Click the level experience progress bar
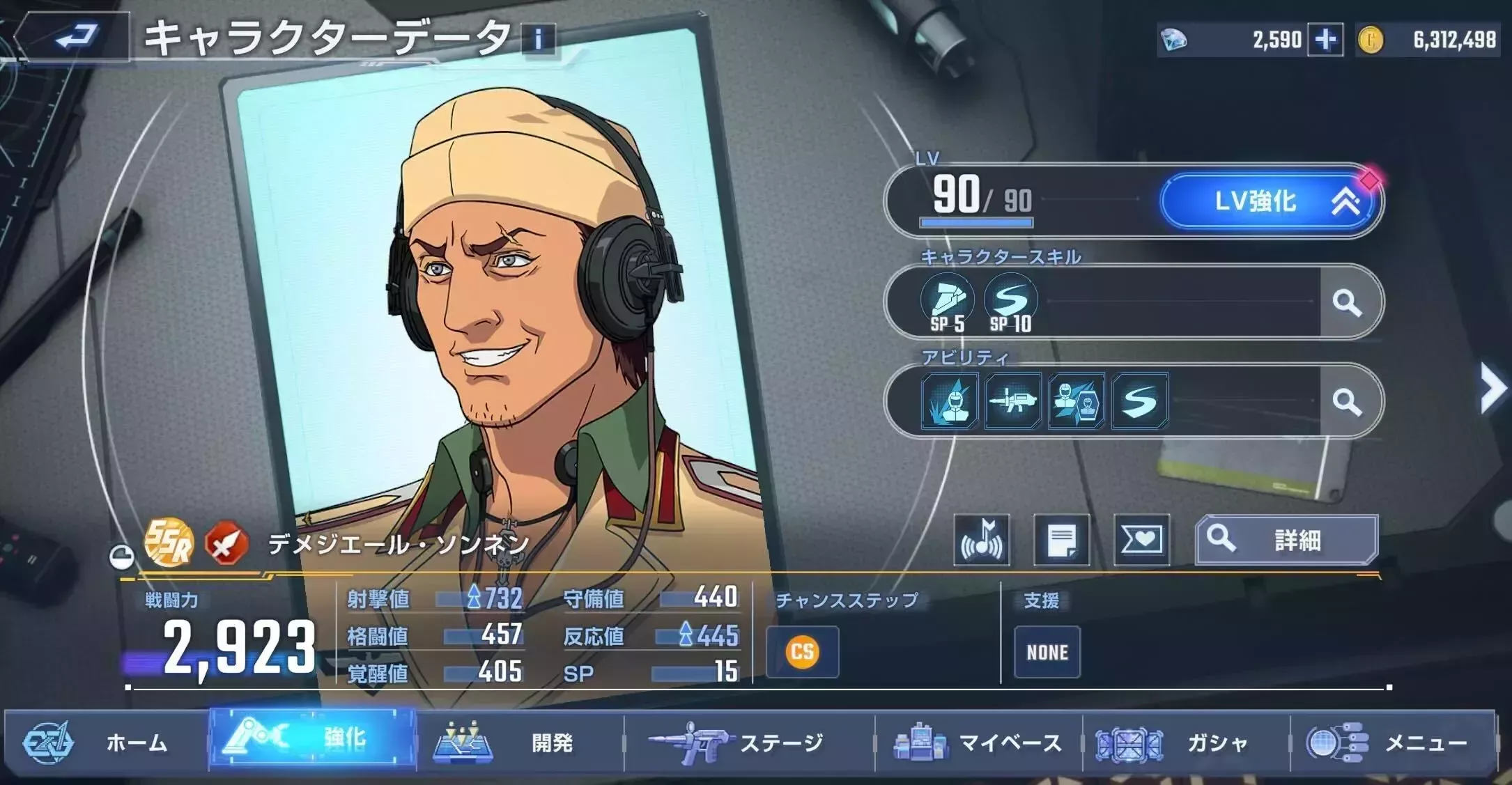The height and width of the screenshot is (785, 1512). click(976, 222)
